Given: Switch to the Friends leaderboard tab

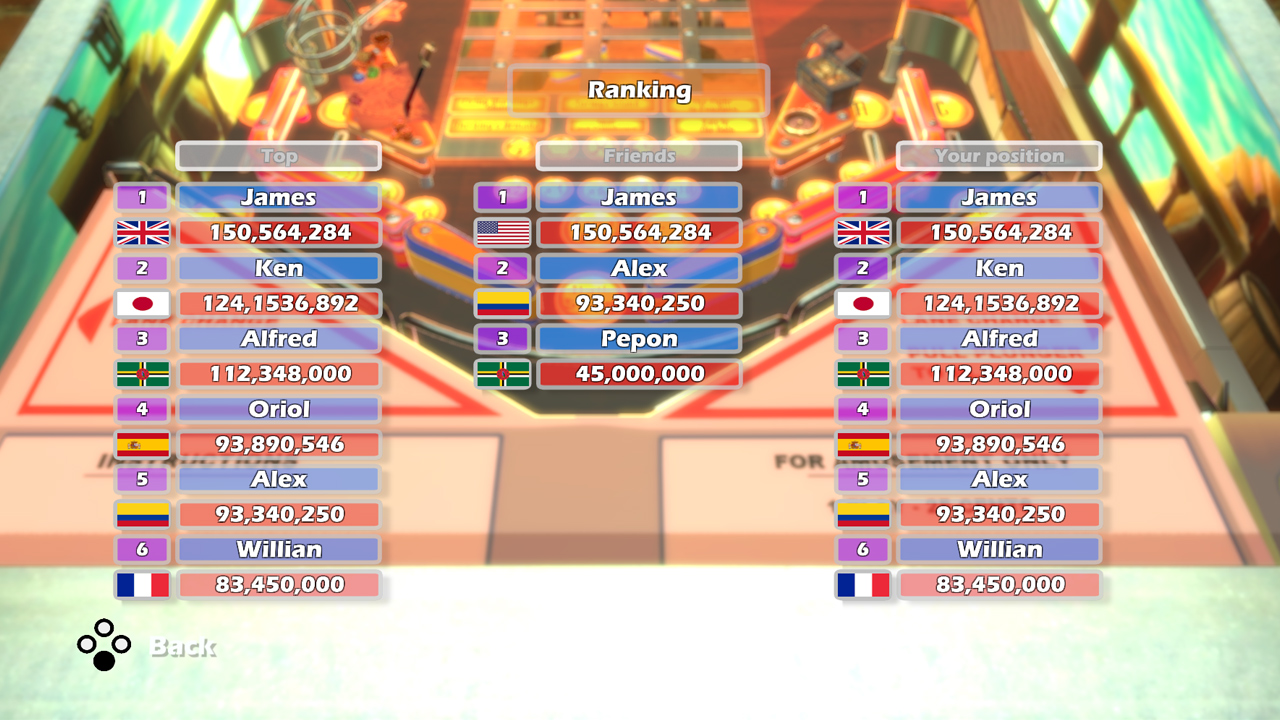Looking at the screenshot, I should (638, 156).
